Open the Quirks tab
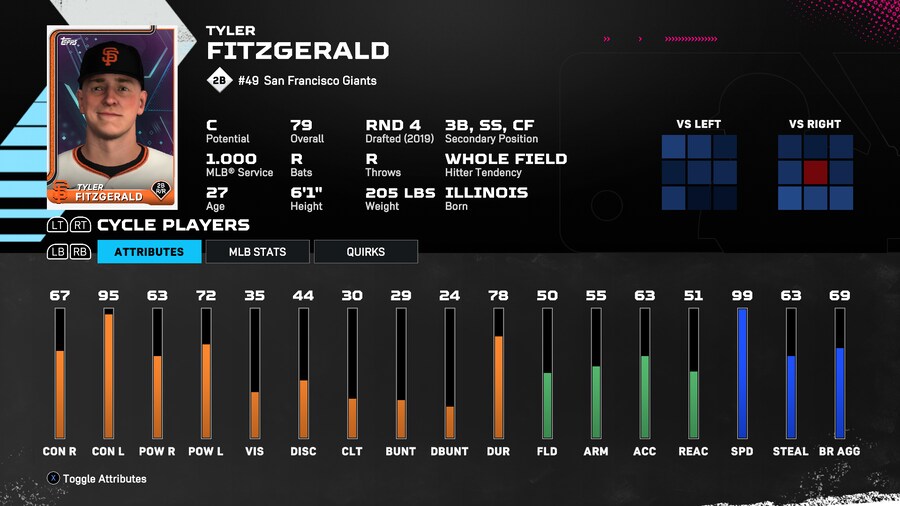 point(365,252)
